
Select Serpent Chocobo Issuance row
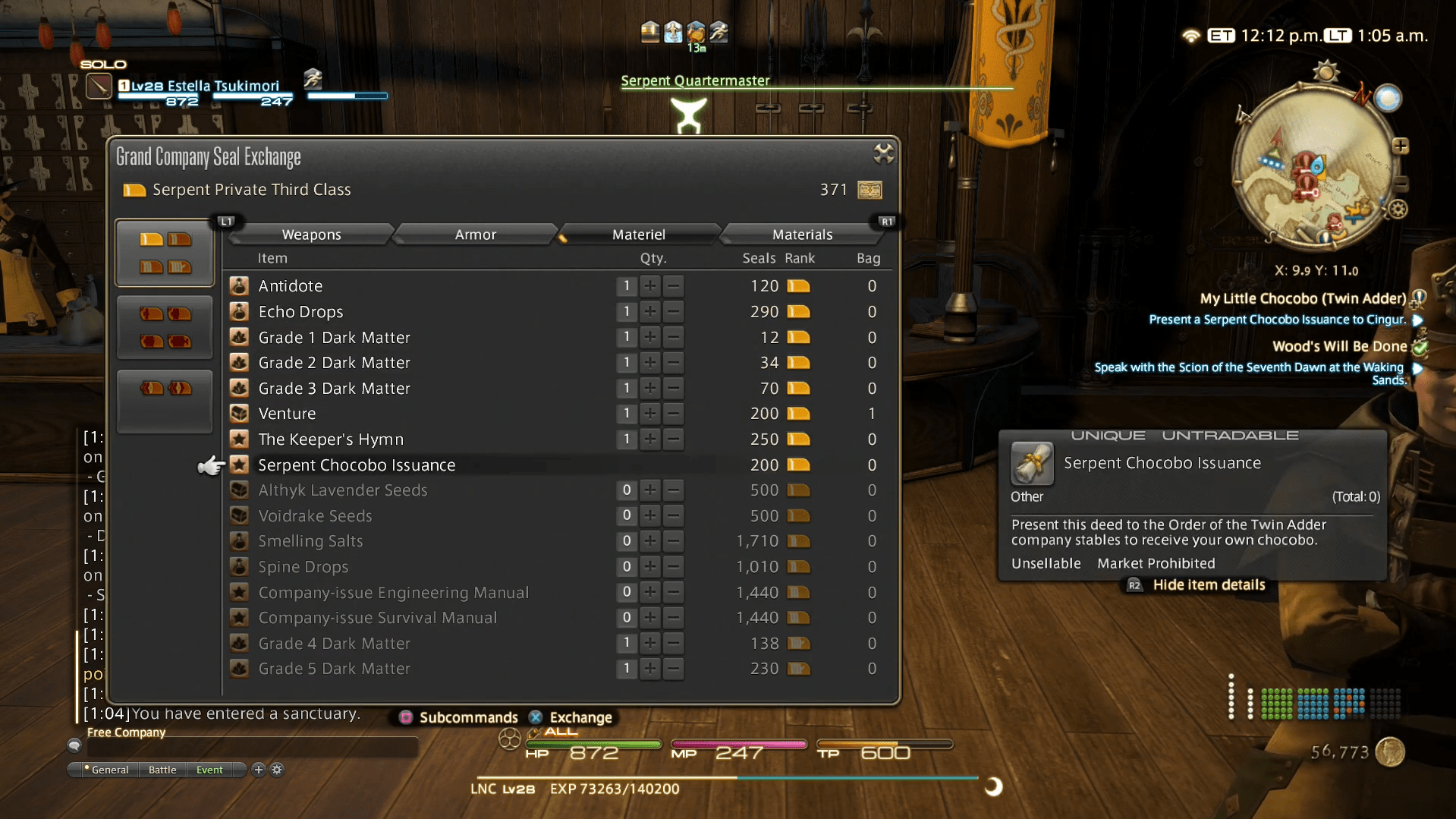point(357,465)
